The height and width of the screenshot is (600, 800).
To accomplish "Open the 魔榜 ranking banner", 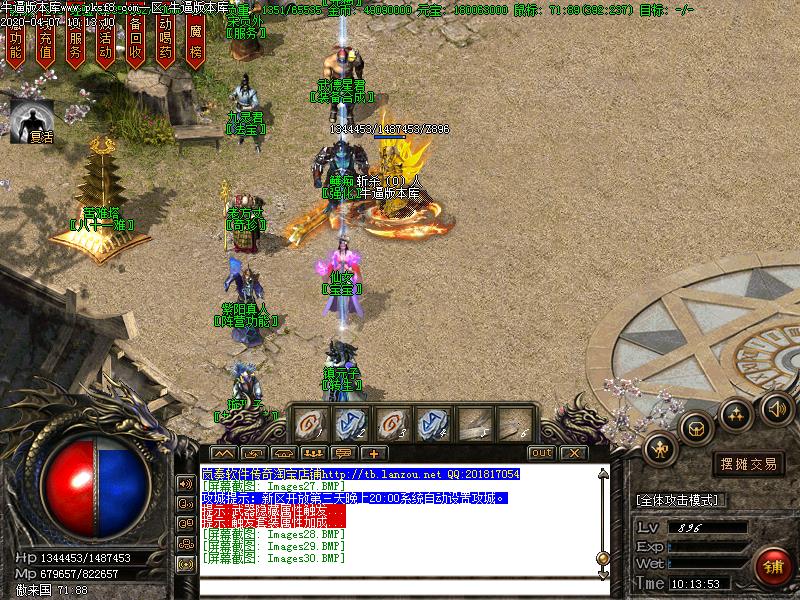I will coord(196,44).
